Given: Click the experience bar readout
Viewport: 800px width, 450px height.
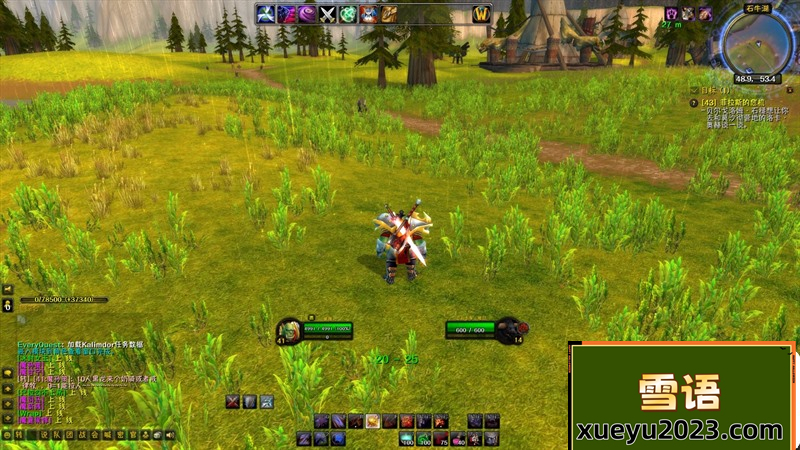Looking at the screenshot, I should (x=62, y=299).
